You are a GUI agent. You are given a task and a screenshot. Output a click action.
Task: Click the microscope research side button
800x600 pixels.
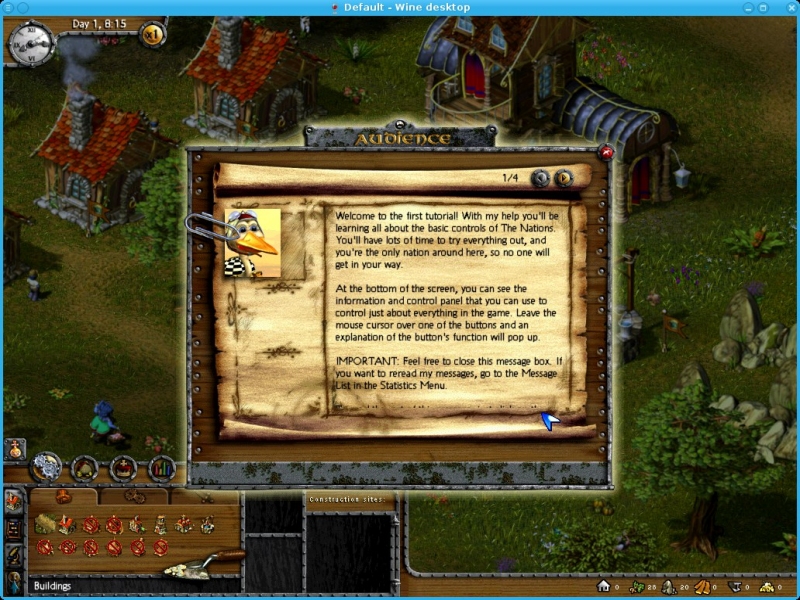click(x=14, y=554)
